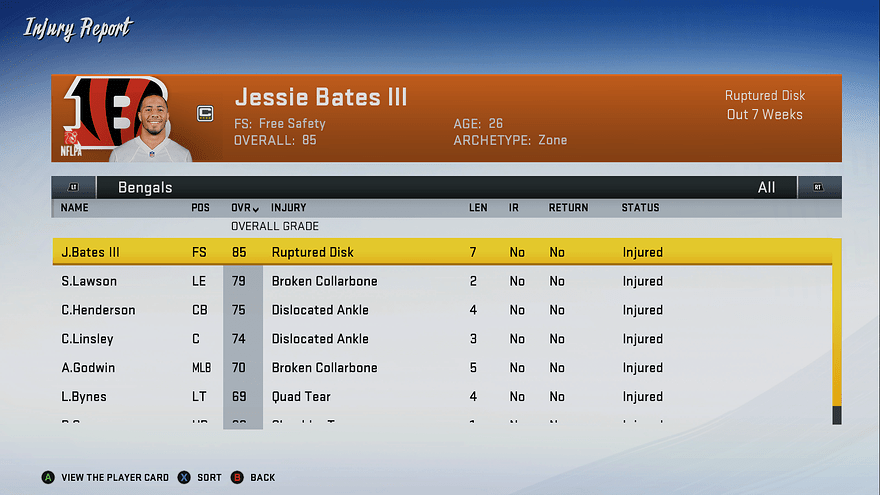880x495 pixels.
Task: Click the RETURN column header
Action: tap(568, 208)
